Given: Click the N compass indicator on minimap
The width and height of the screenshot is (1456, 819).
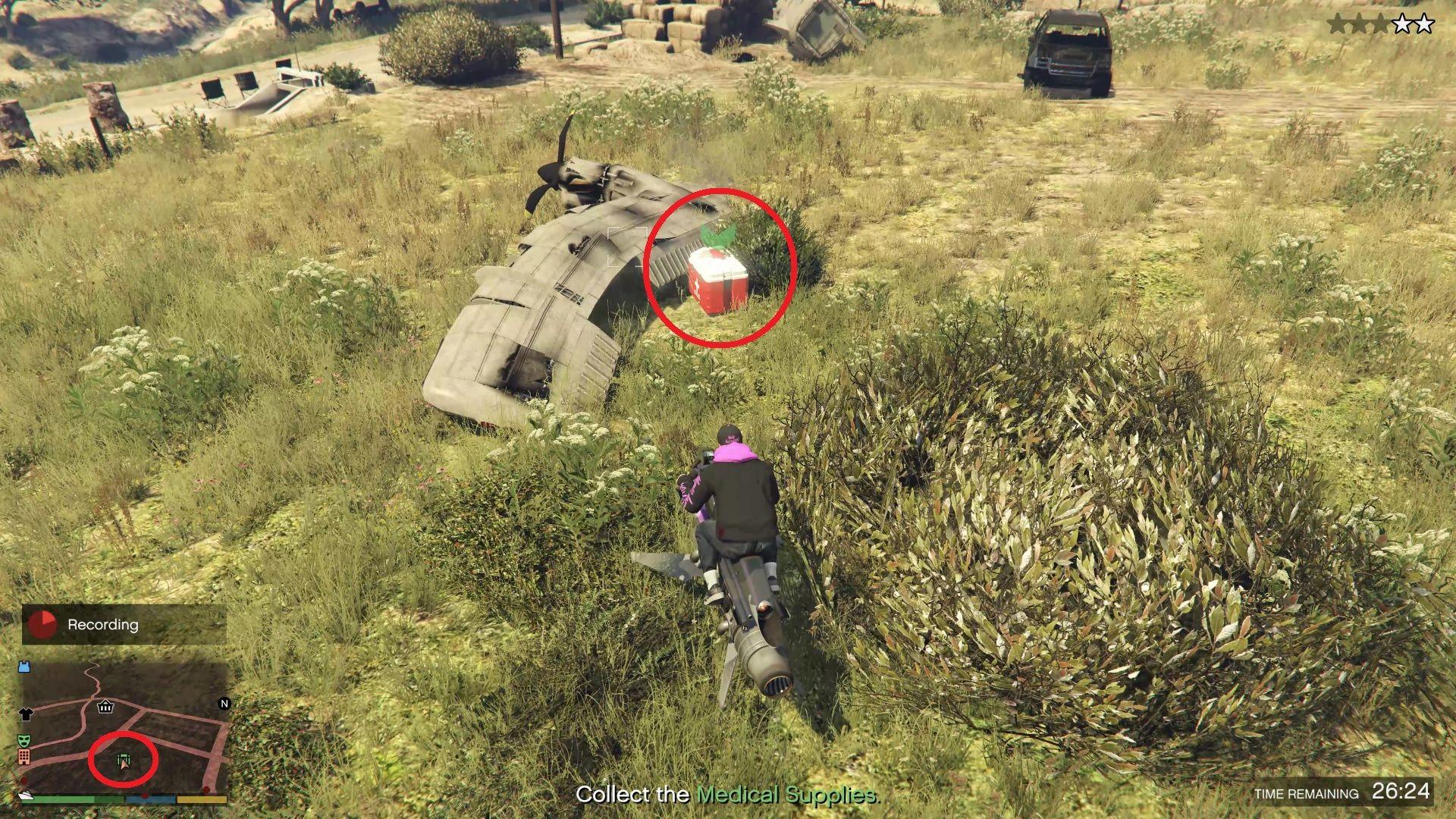Looking at the screenshot, I should 223,704.
